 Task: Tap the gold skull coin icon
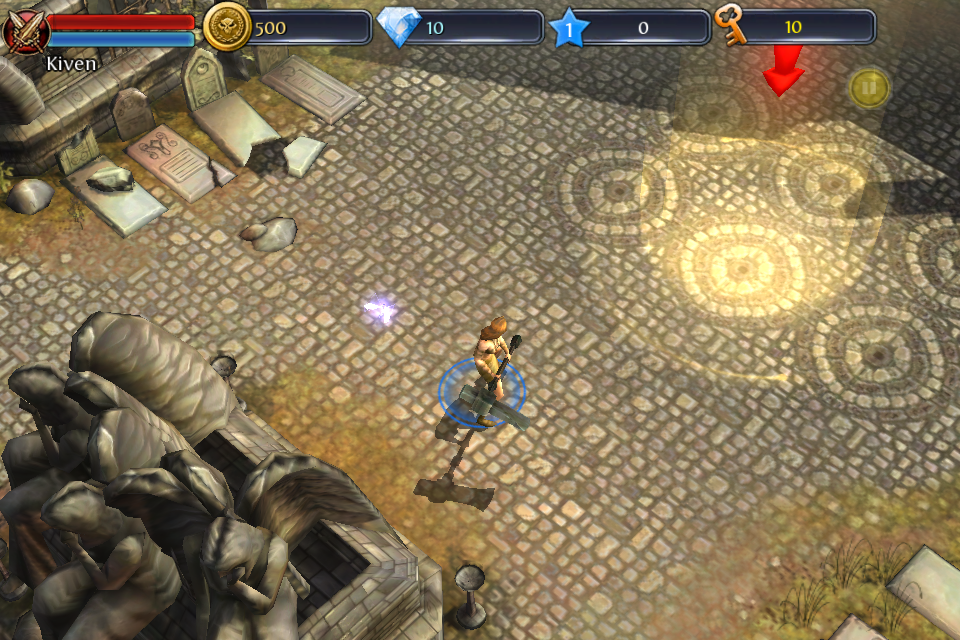(227, 27)
